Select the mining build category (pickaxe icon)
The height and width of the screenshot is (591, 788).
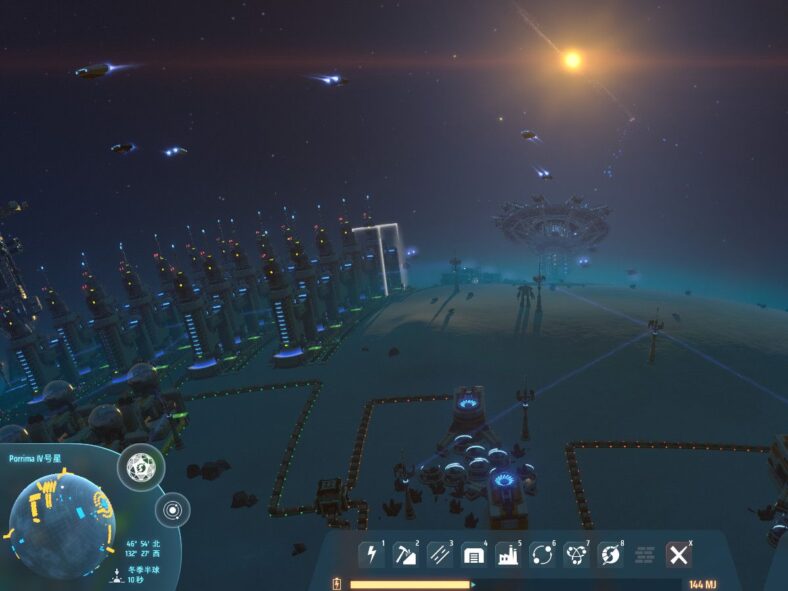(406, 554)
